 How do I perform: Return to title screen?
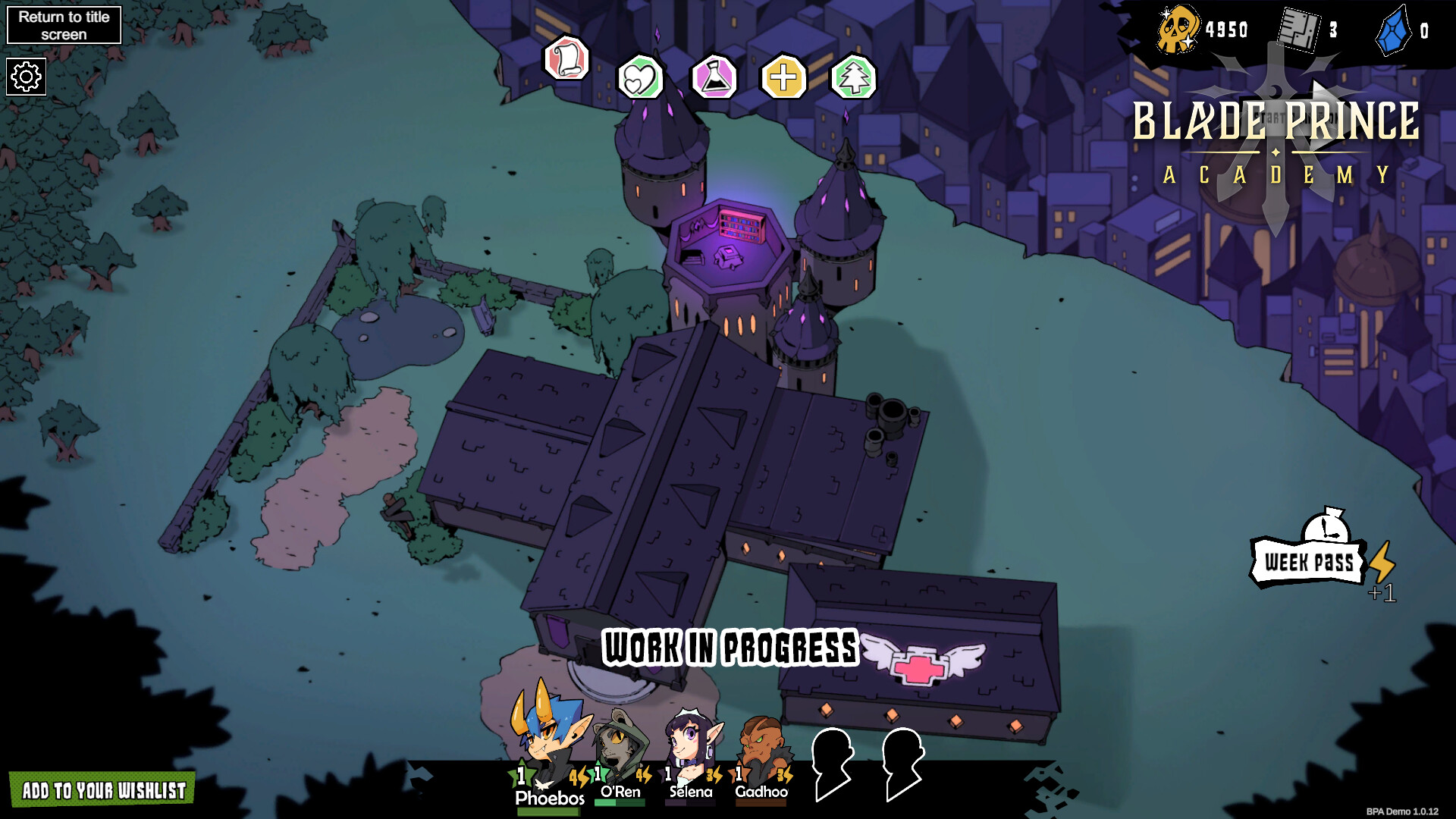[64, 25]
